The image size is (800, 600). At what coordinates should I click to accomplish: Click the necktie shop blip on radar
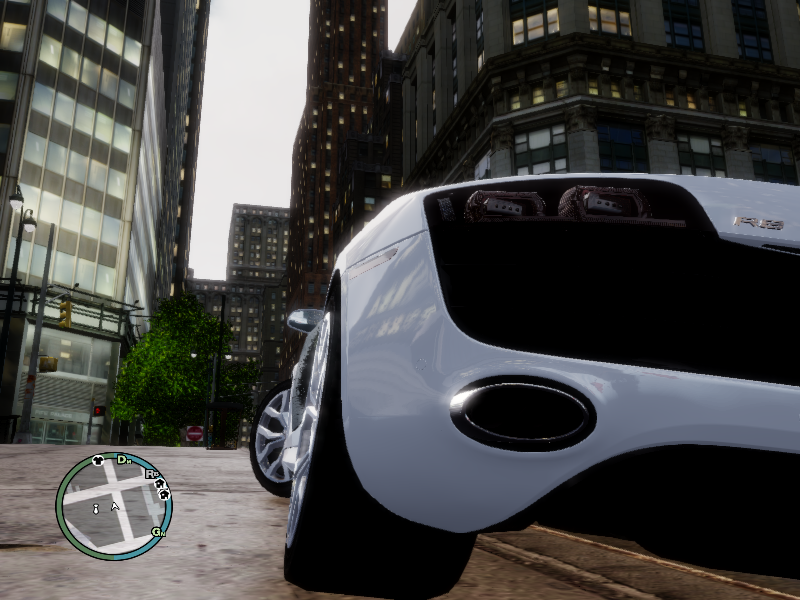click(x=96, y=510)
